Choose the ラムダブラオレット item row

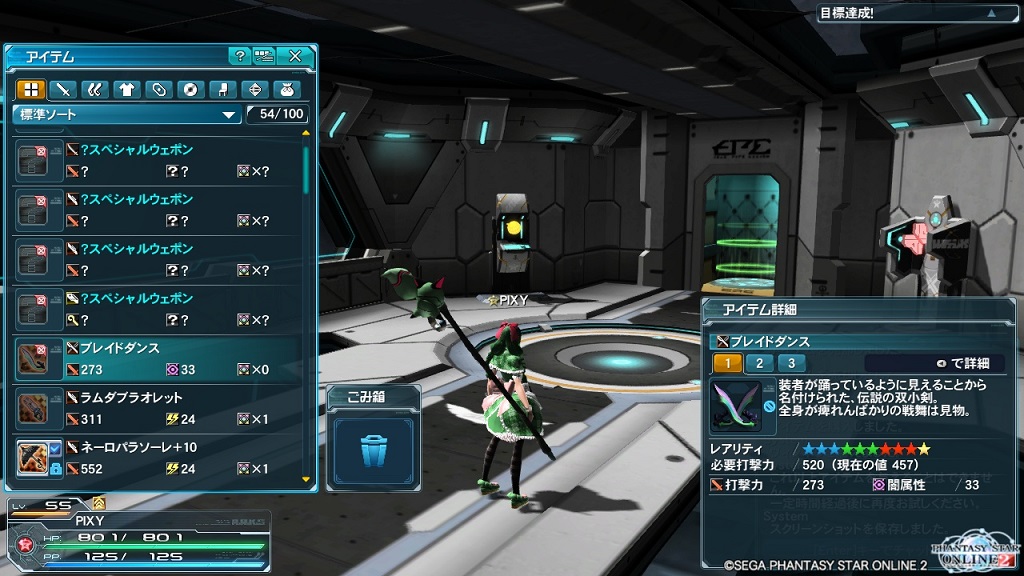click(160, 408)
